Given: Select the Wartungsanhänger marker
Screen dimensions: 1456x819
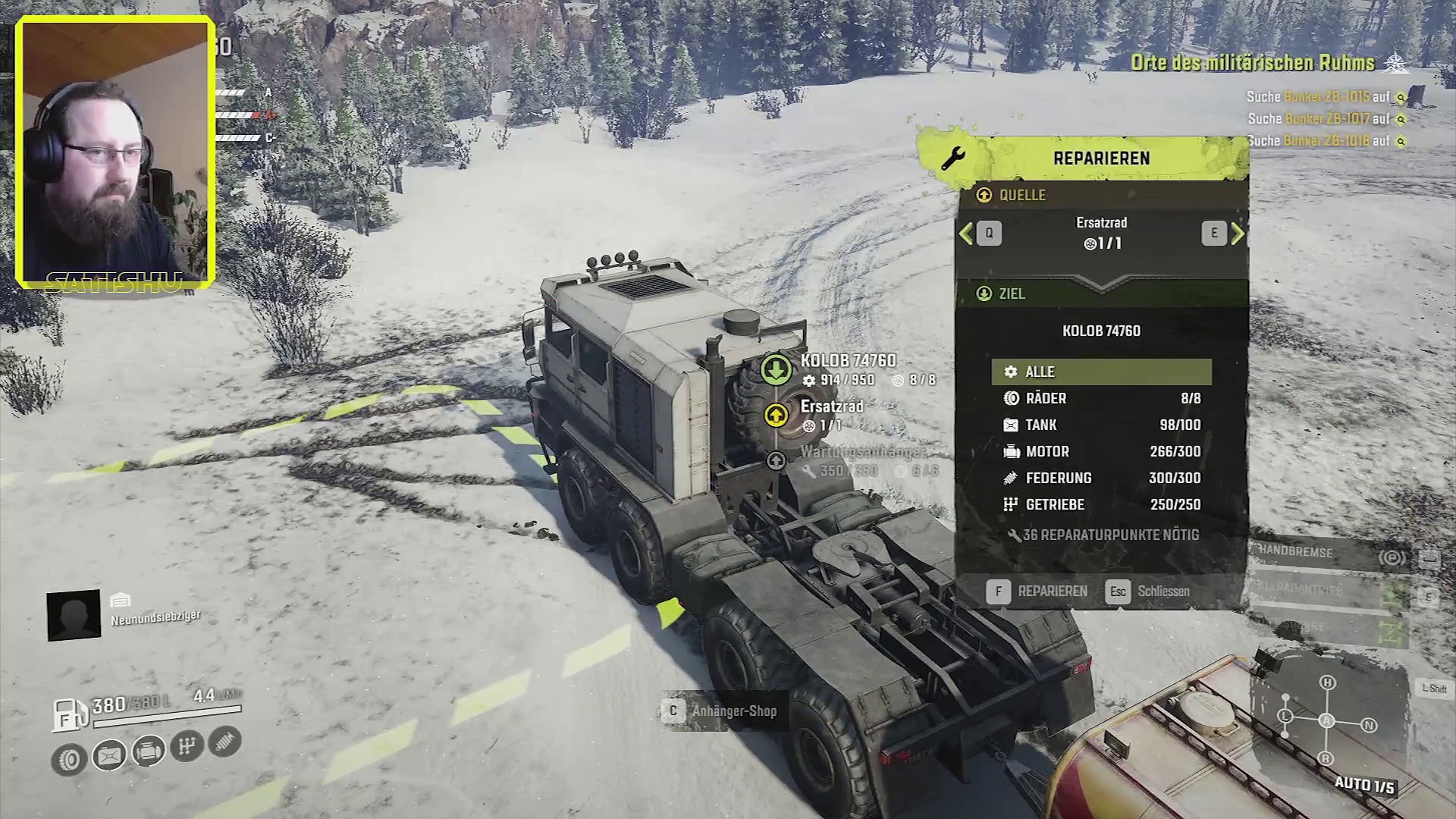Looking at the screenshot, I should (775, 460).
